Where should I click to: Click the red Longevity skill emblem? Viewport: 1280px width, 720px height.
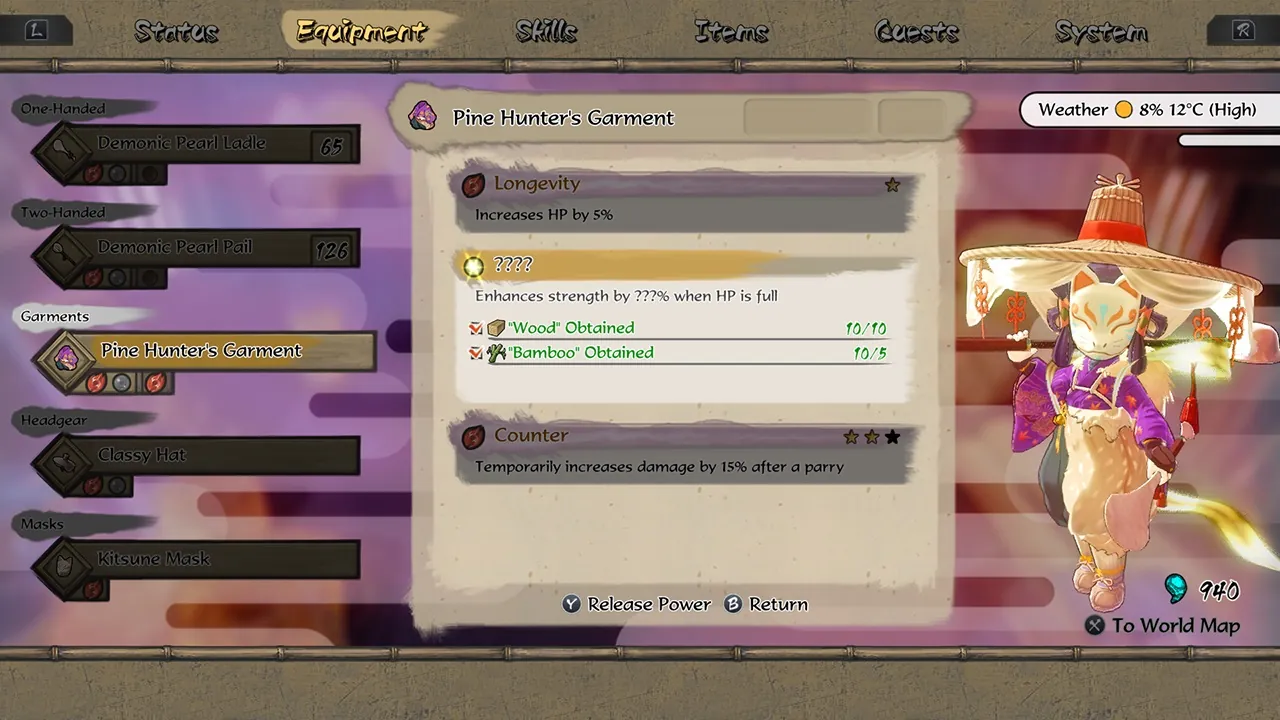473,184
